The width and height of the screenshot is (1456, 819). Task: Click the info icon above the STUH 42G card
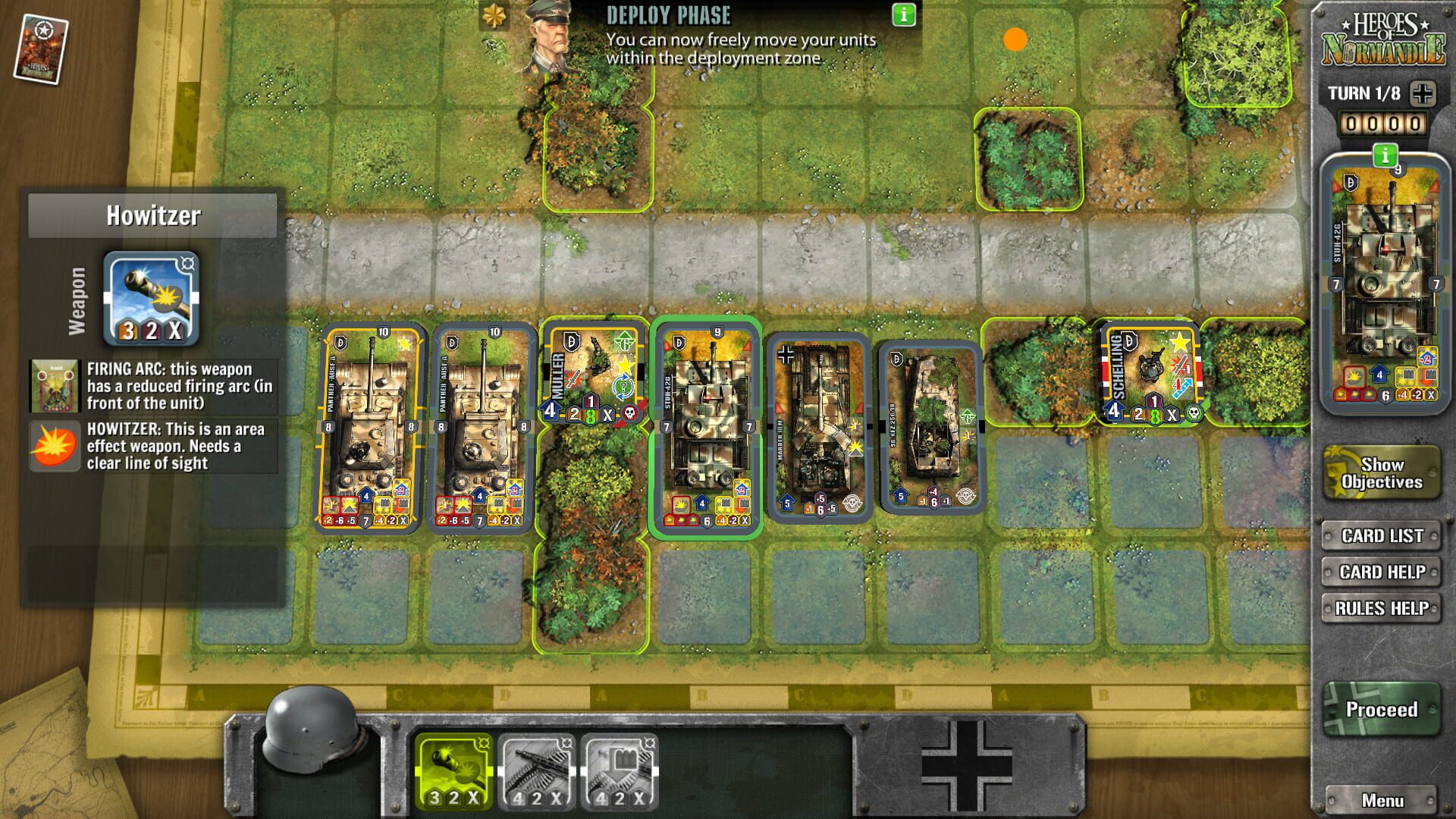pos(1385,154)
